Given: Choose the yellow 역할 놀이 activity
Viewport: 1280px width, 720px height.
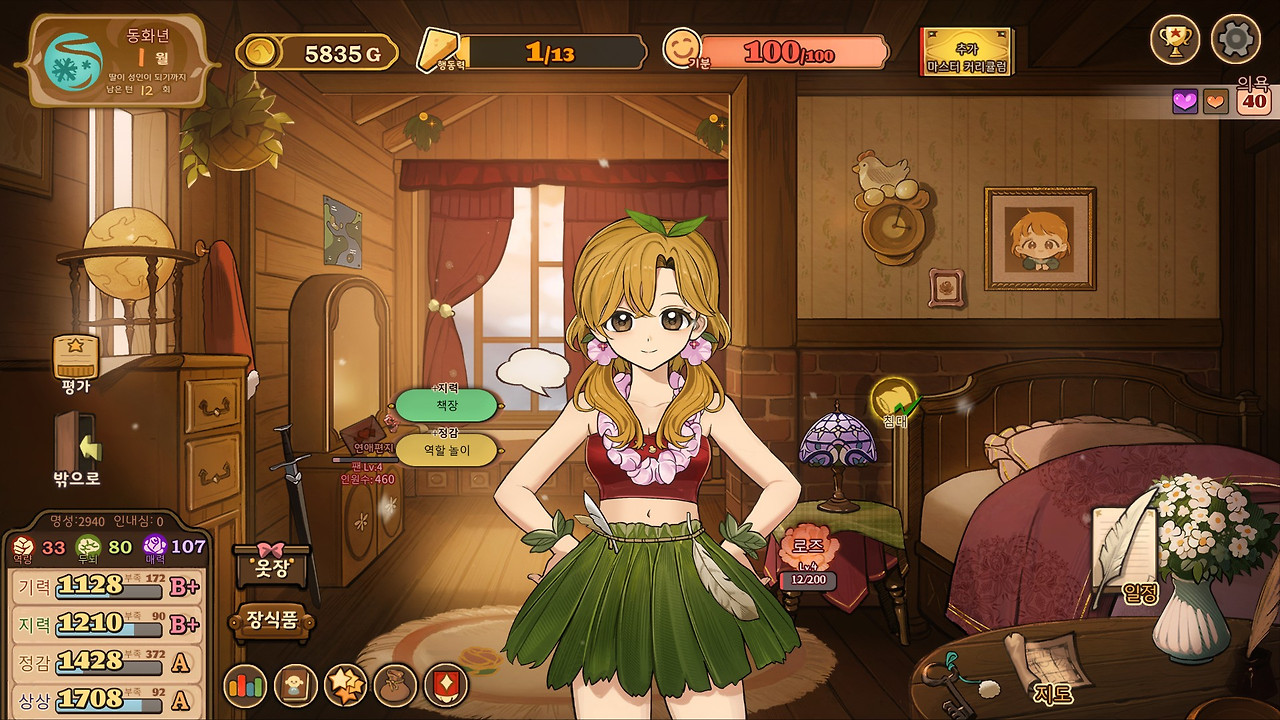Looking at the screenshot, I should 446,450.
